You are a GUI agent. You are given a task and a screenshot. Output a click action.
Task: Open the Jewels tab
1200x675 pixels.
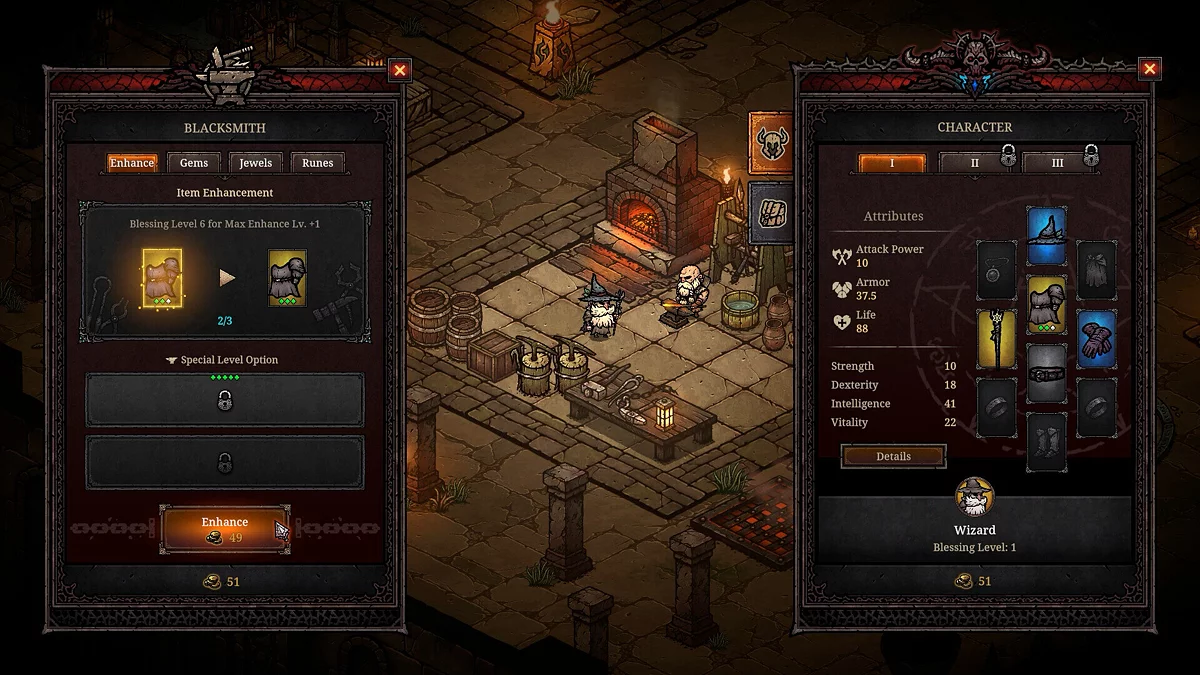click(x=256, y=163)
